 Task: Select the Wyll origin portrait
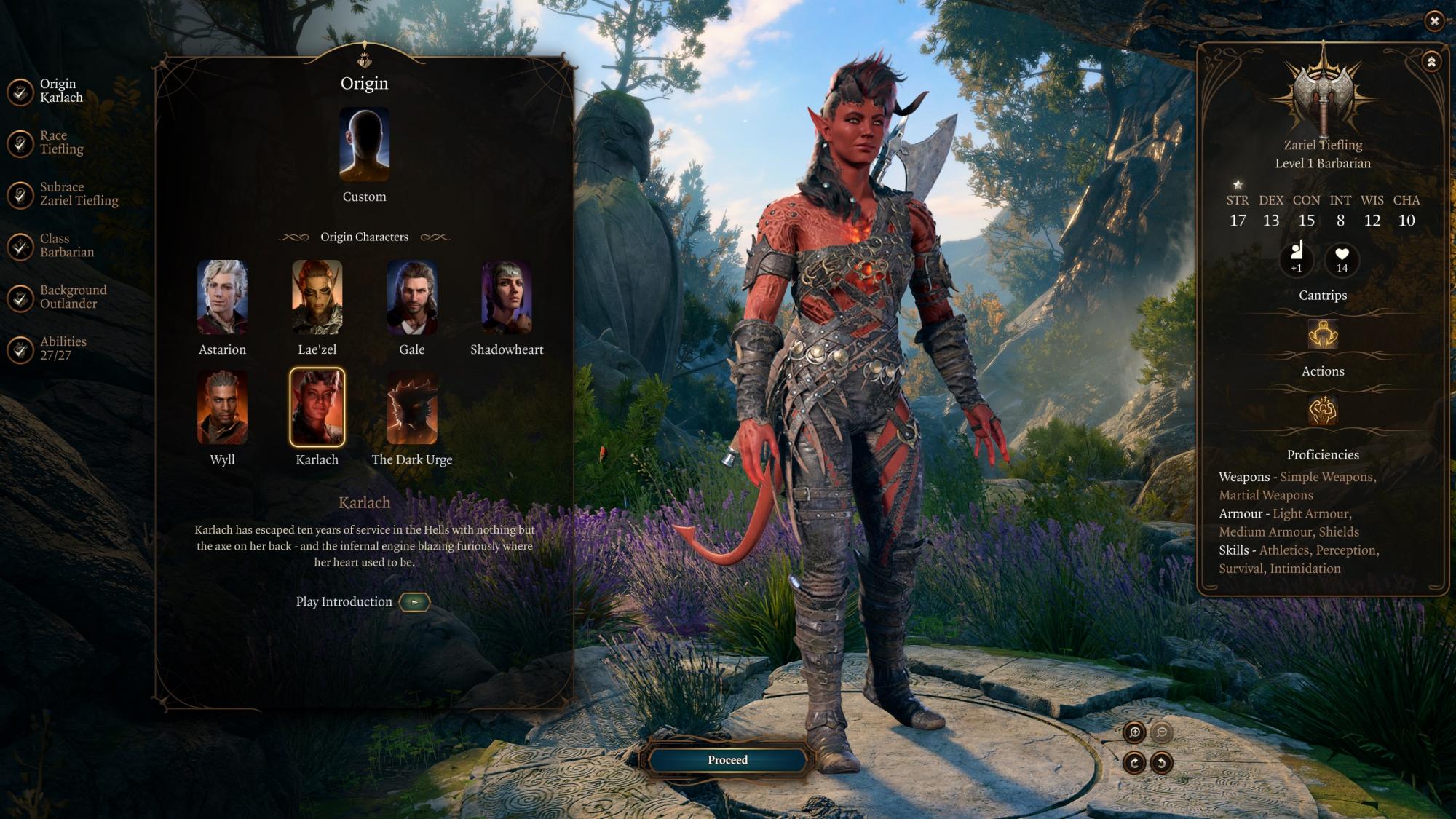[x=222, y=408]
